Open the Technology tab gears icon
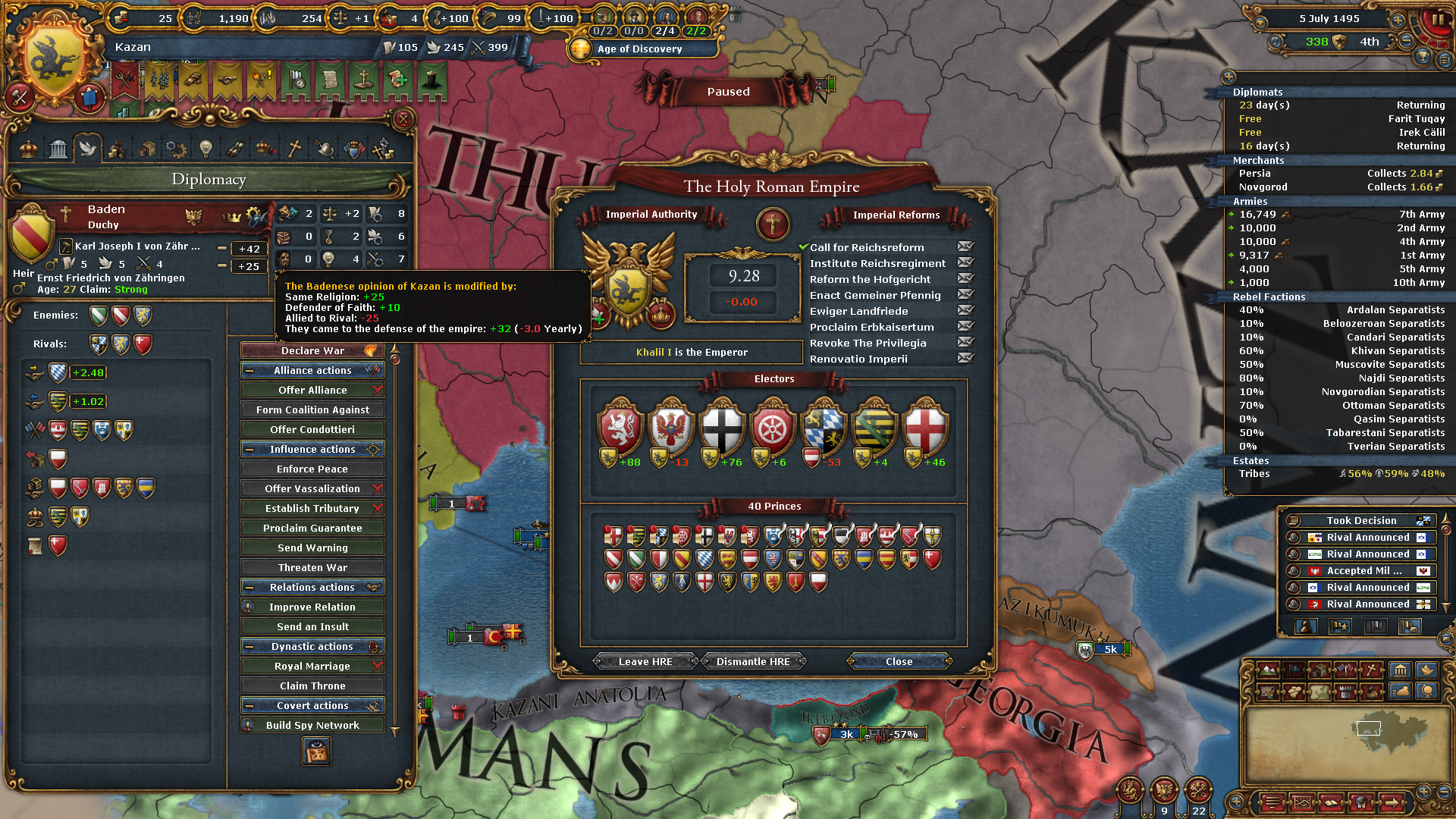 176,149
